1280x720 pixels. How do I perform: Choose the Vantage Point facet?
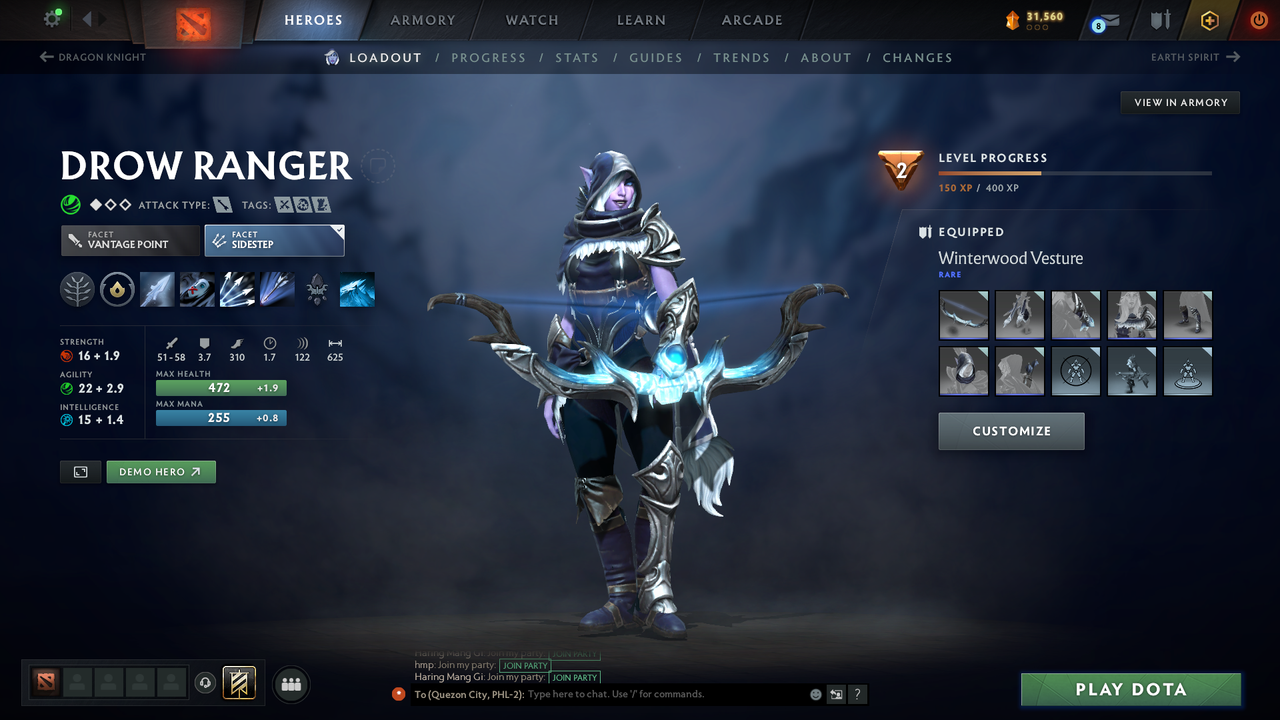click(x=129, y=240)
